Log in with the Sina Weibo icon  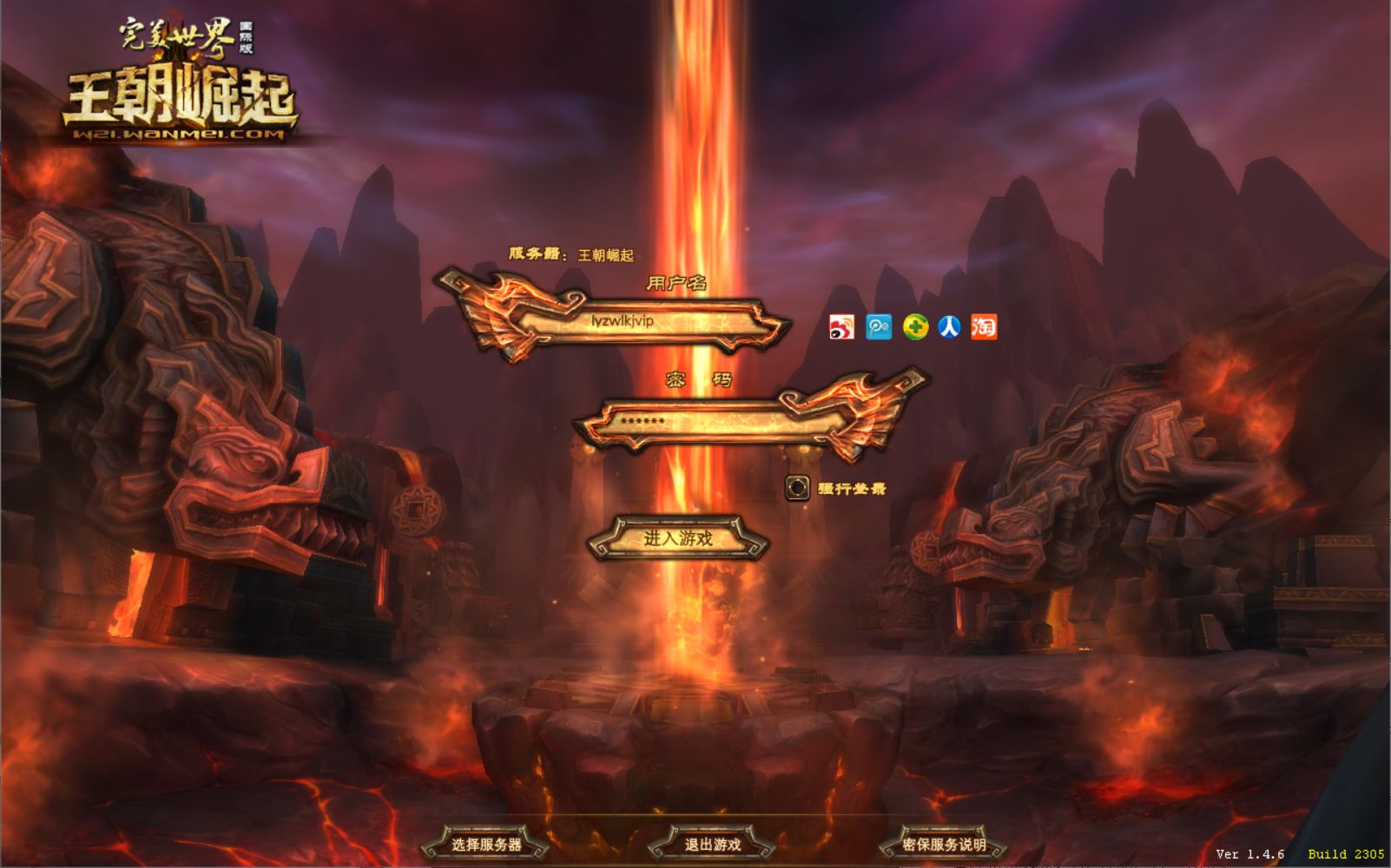tap(841, 327)
